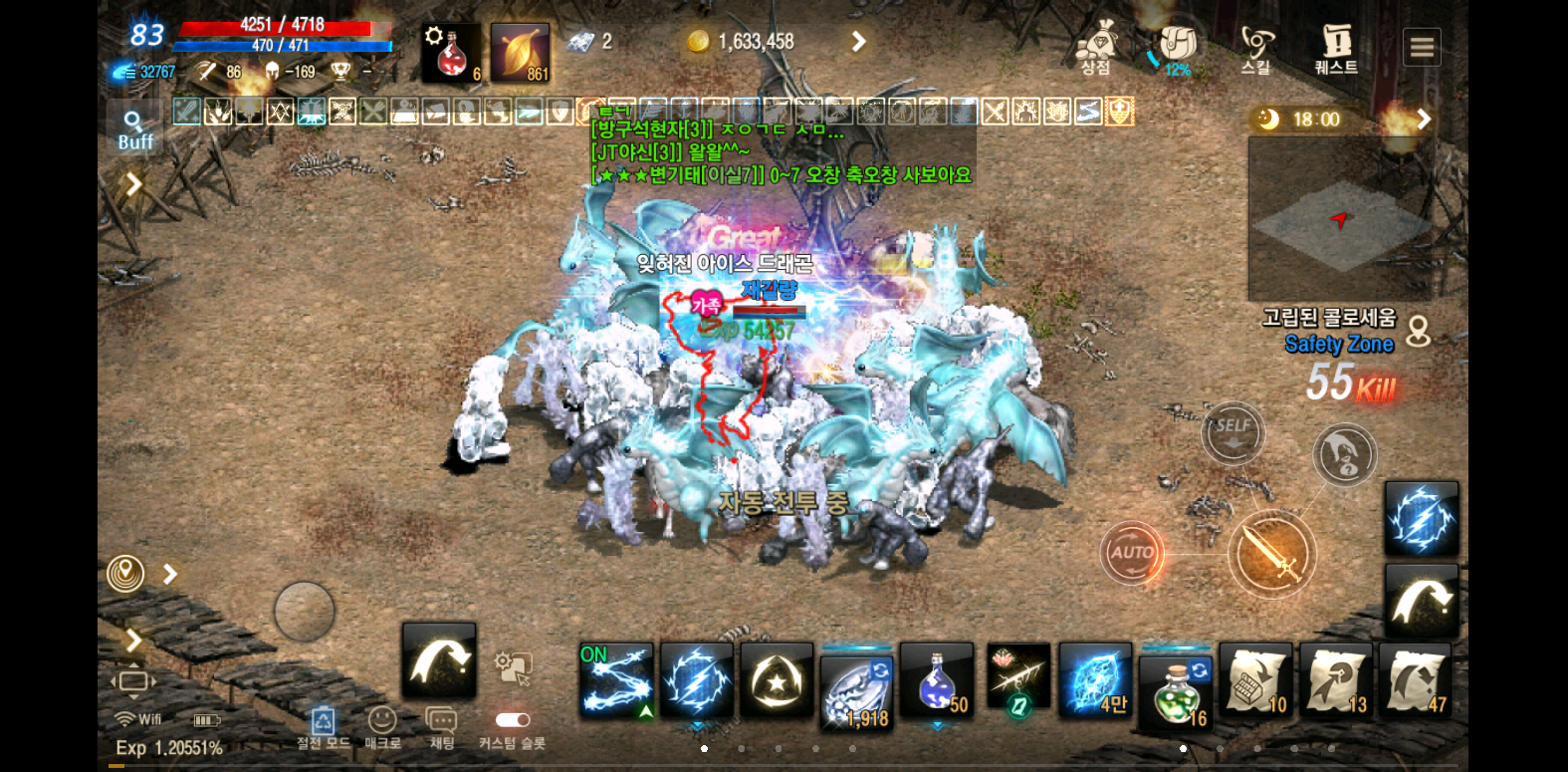Tap the sword attack button
Viewport: 1568px width, 772px height.
[1271, 554]
